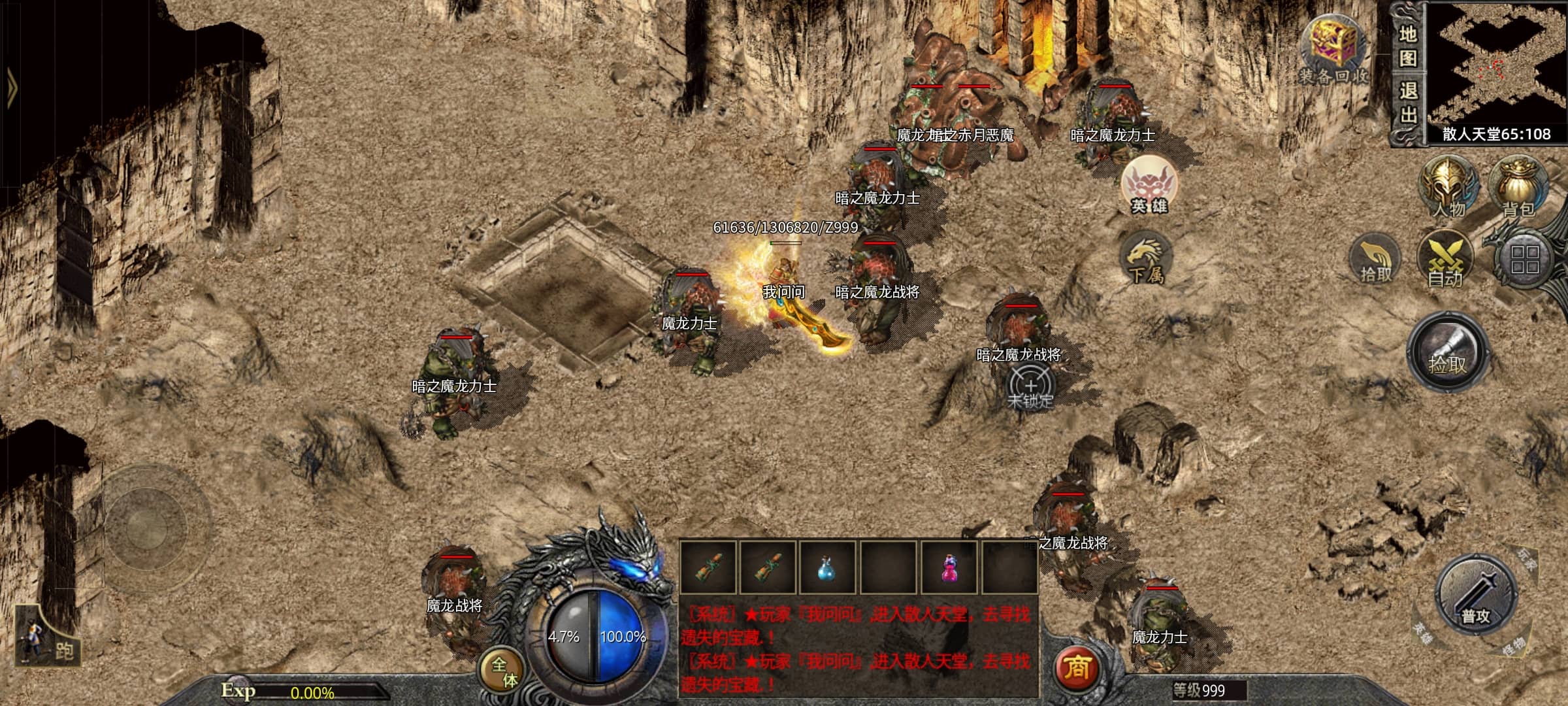Open the 地图 map button
Viewport: 1568px width, 706px height.
1408,47
